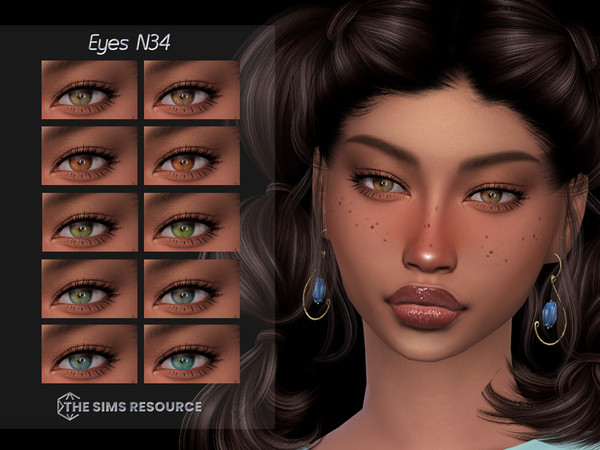This screenshot has width=600, height=450.
Task: Pick the orange-red eye swatch
Action: (x=192, y=156)
